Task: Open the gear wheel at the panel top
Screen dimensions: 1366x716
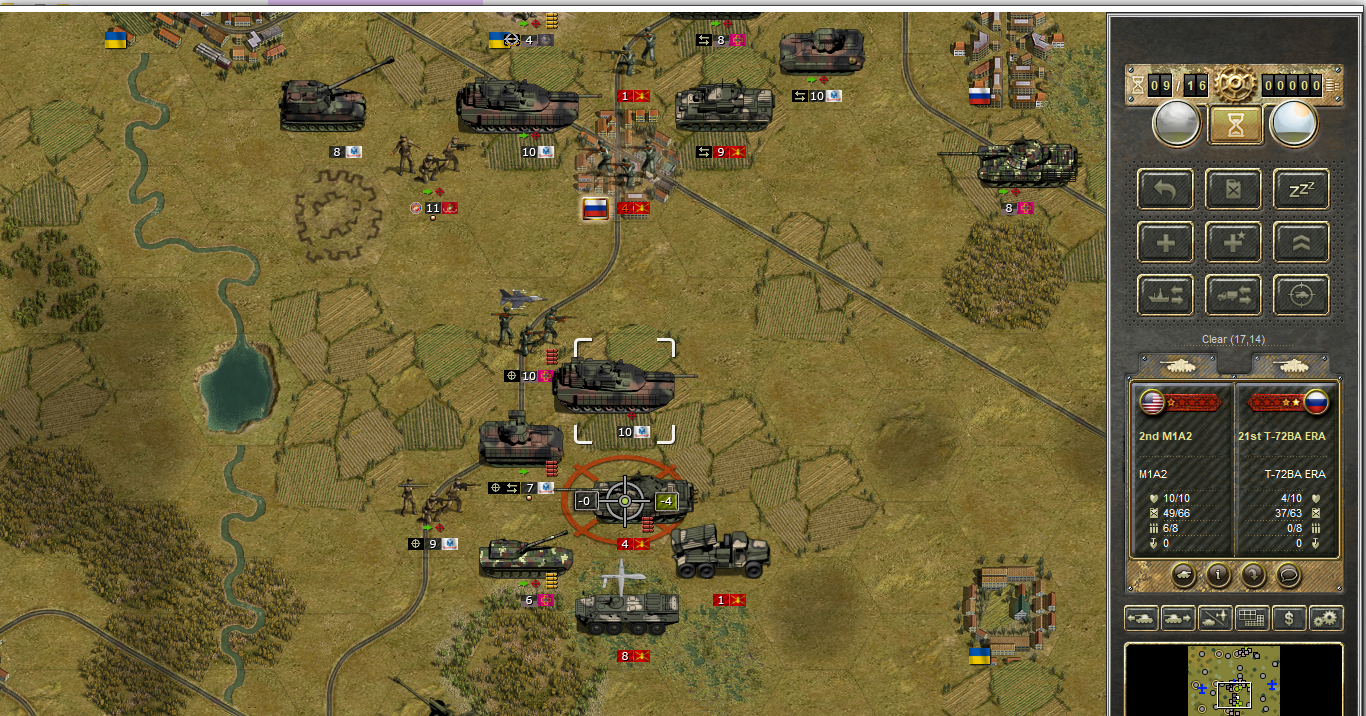Action: pyautogui.click(x=1235, y=86)
